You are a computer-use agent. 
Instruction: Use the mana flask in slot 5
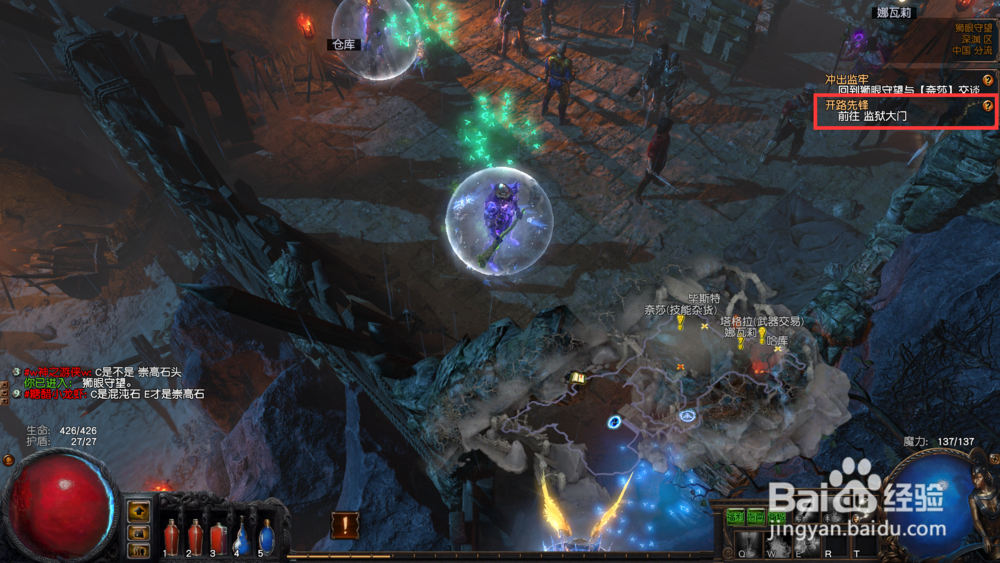point(266,537)
